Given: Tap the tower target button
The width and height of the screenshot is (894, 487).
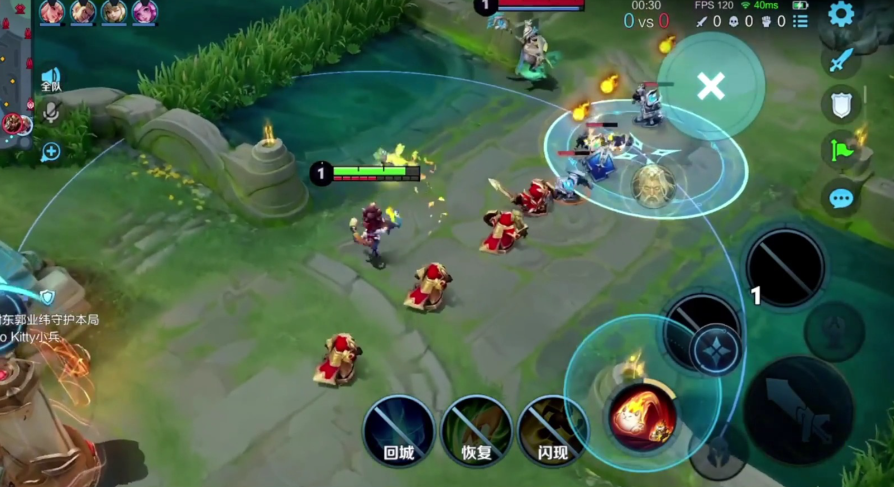Looking at the screenshot, I should click(835, 331).
